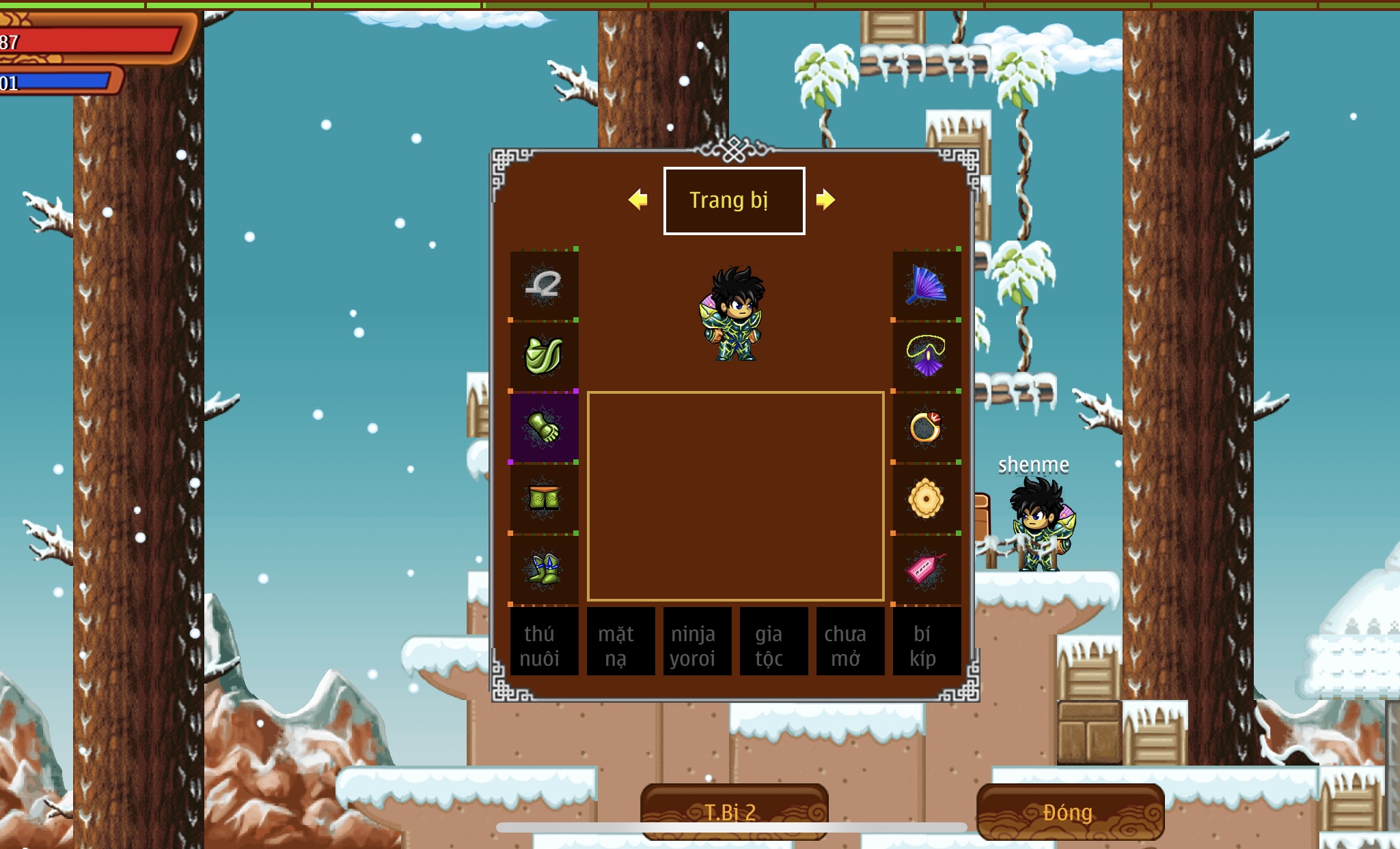Viewport: 1400px width, 849px height.
Task: Select the silver headband equipment slot
Action: (544, 285)
